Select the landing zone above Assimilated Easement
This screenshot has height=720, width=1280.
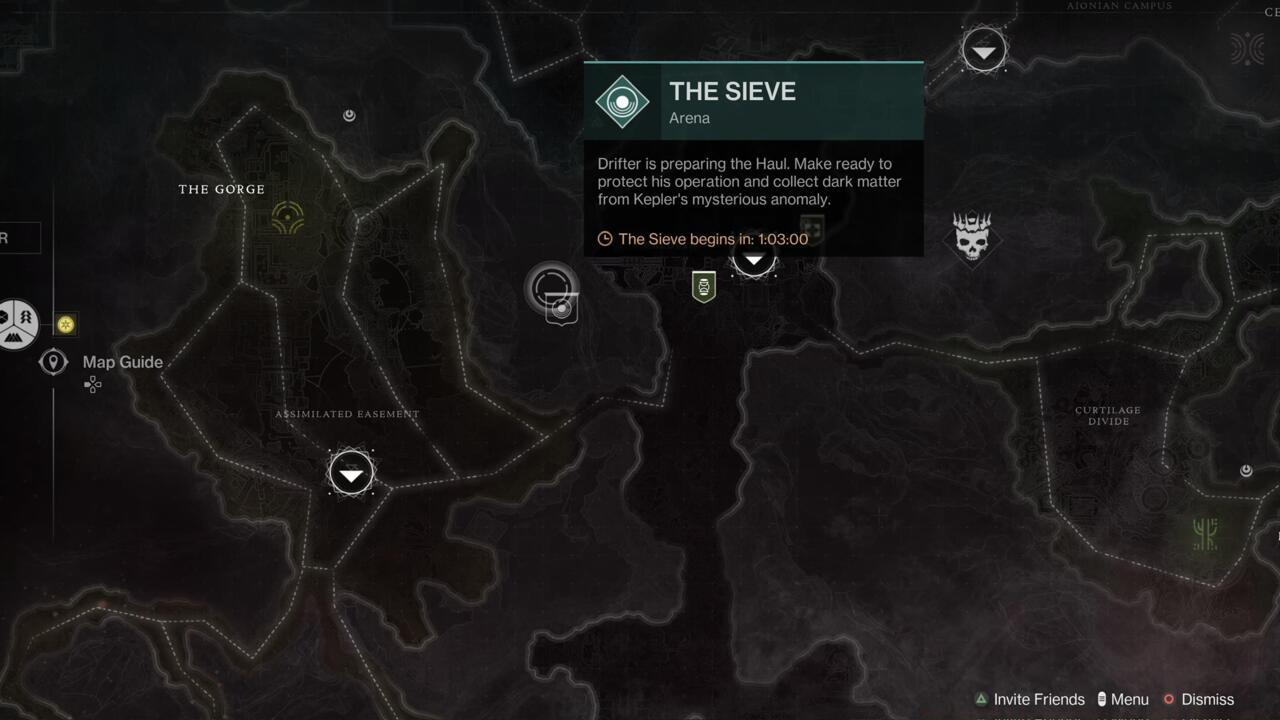click(350, 472)
